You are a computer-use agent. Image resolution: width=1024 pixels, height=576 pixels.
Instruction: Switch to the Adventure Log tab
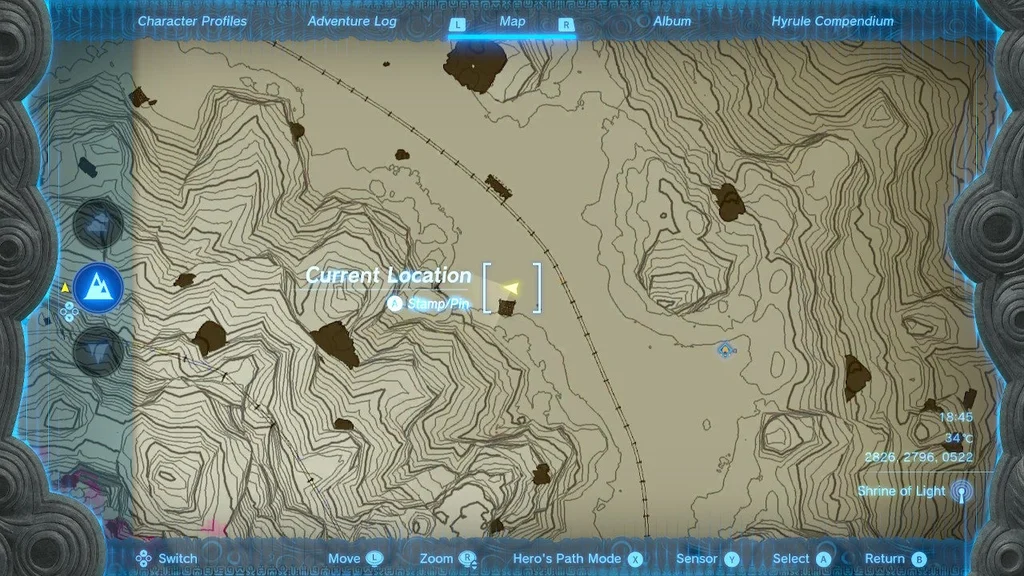point(352,21)
